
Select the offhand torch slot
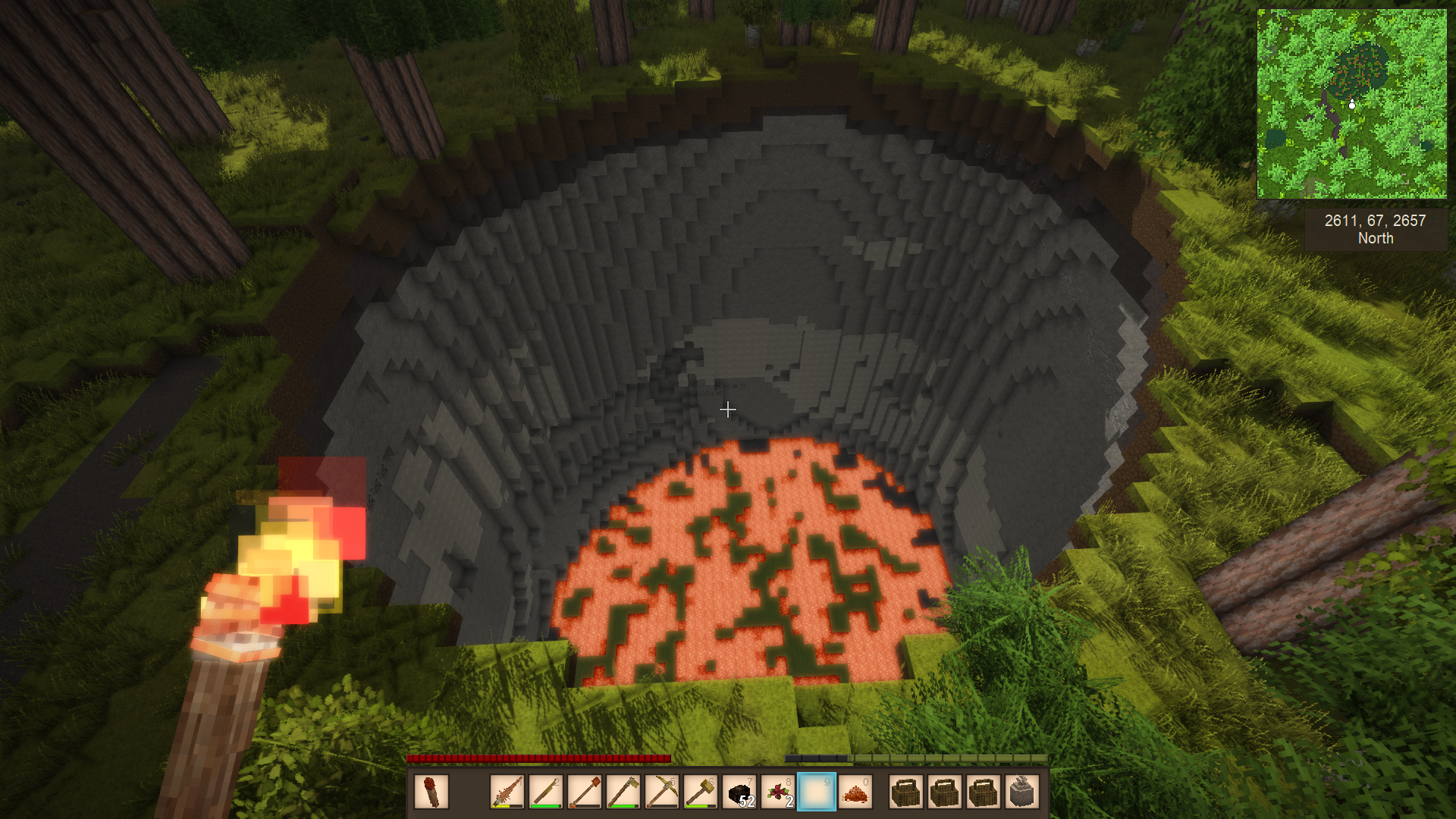point(431,792)
